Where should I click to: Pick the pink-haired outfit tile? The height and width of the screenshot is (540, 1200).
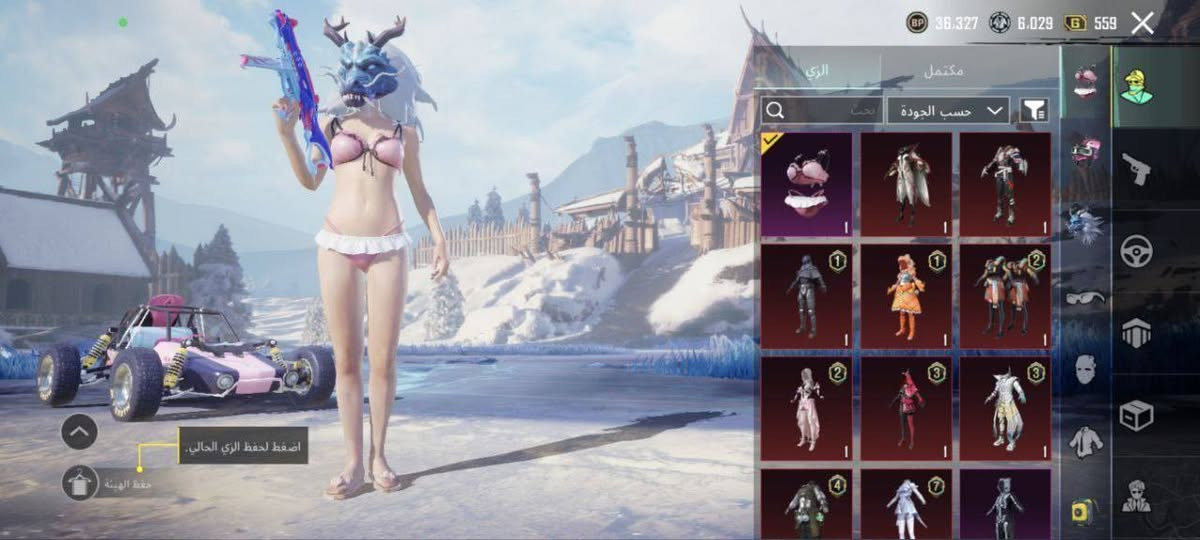[x=806, y=408]
